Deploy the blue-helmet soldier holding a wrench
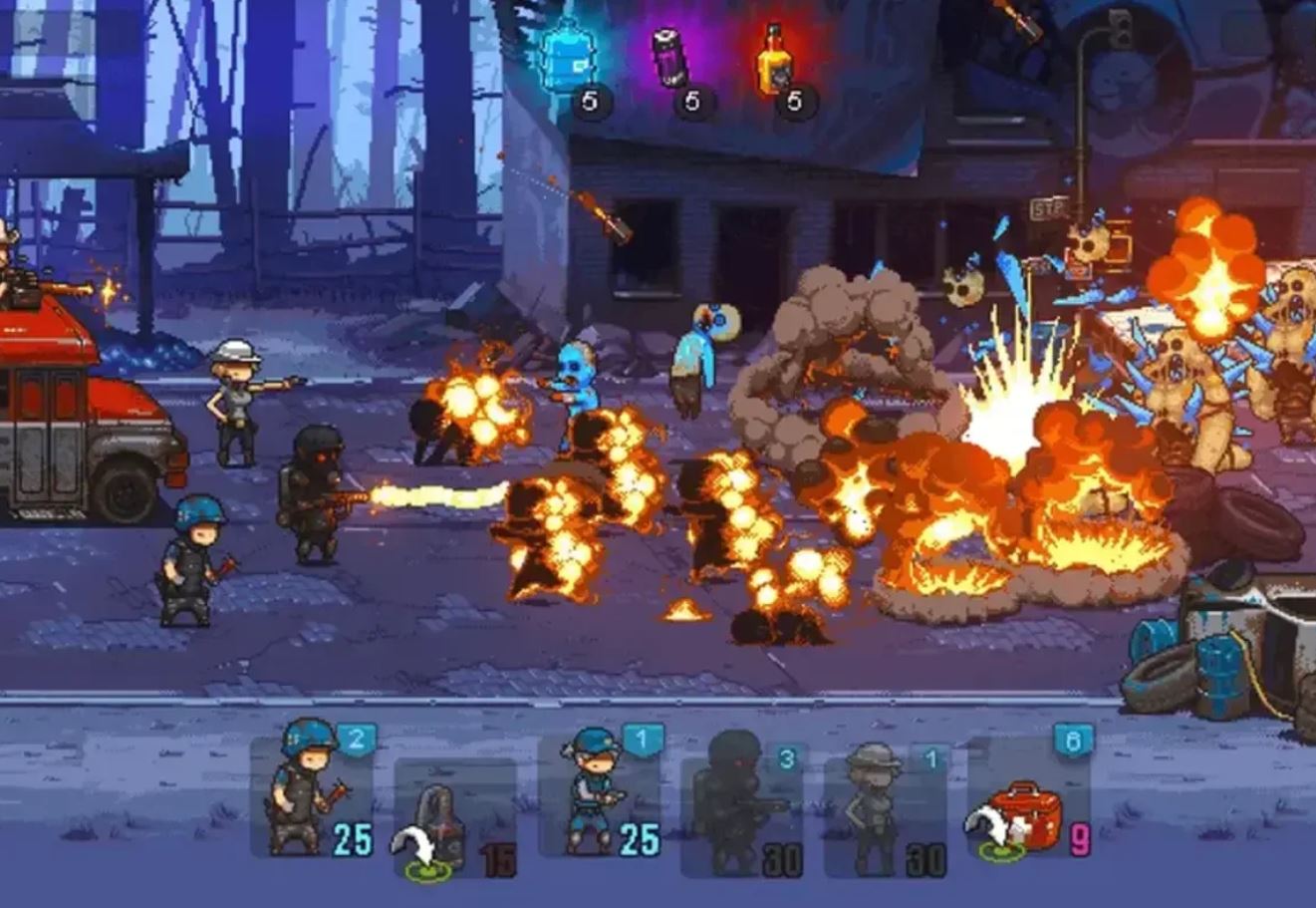Image resolution: width=1316 pixels, height=908 pixels. (311, 794)
